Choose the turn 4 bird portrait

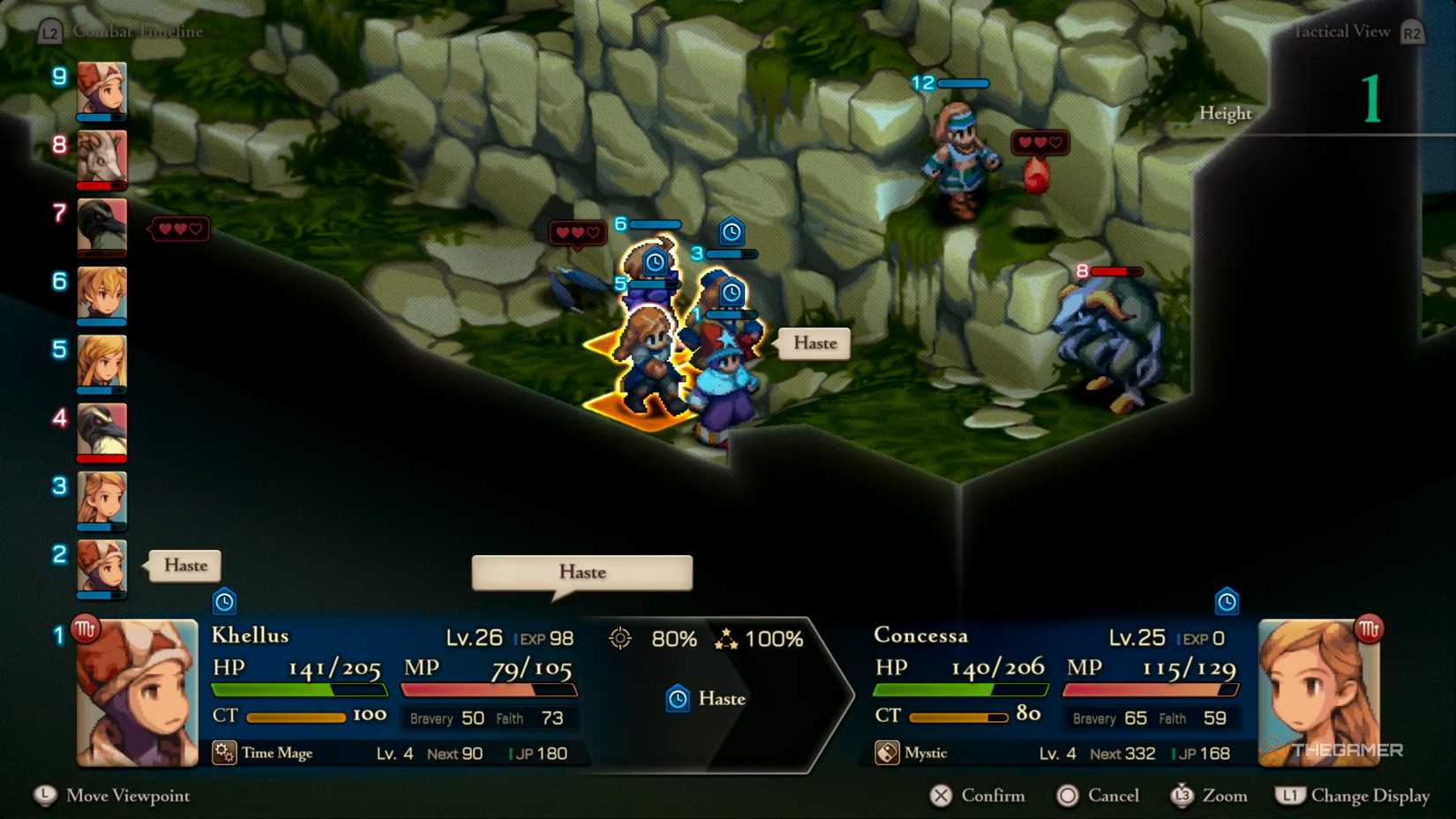tap(101, 431)
